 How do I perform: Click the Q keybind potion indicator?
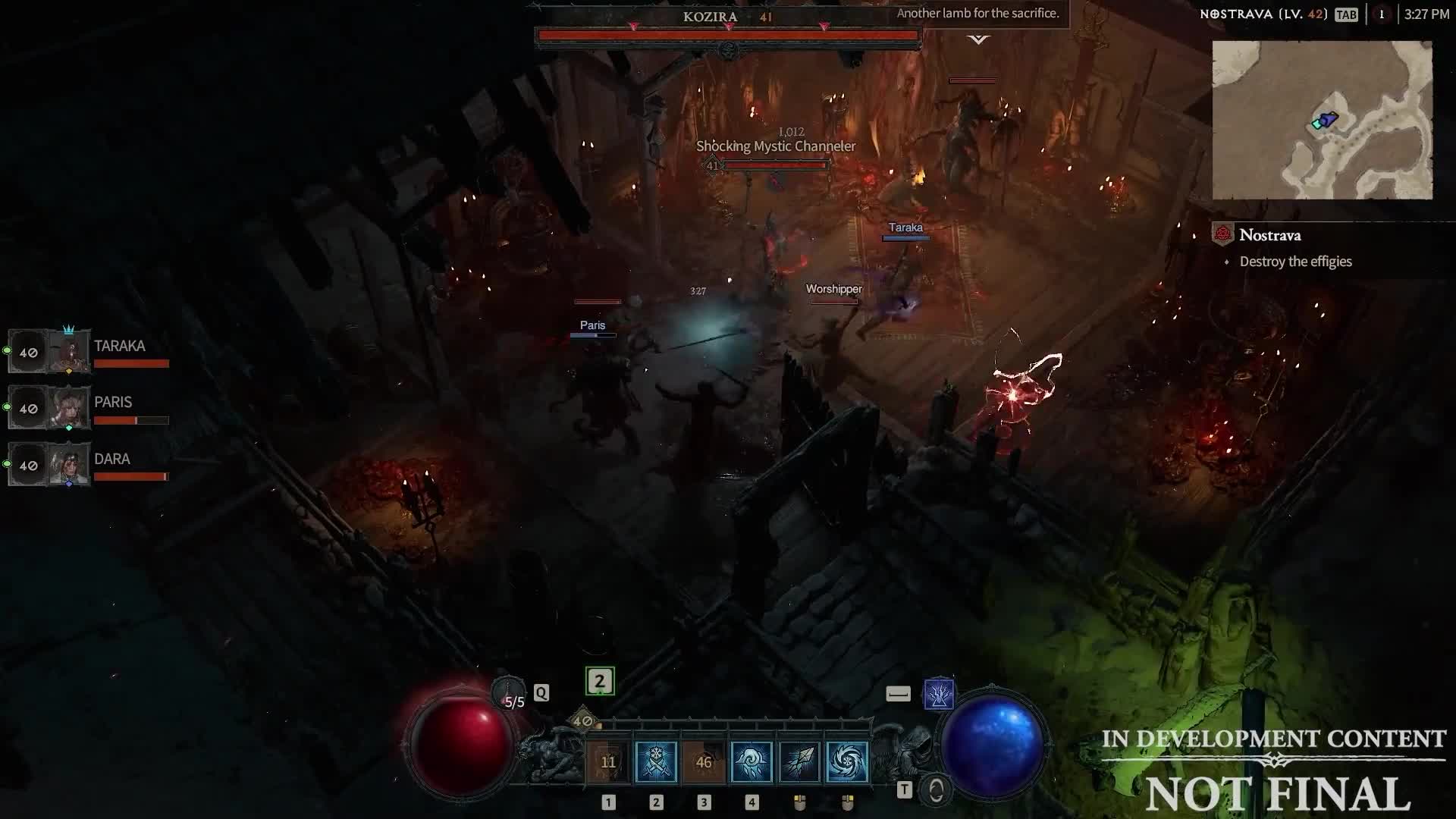(x=541, y=692)
